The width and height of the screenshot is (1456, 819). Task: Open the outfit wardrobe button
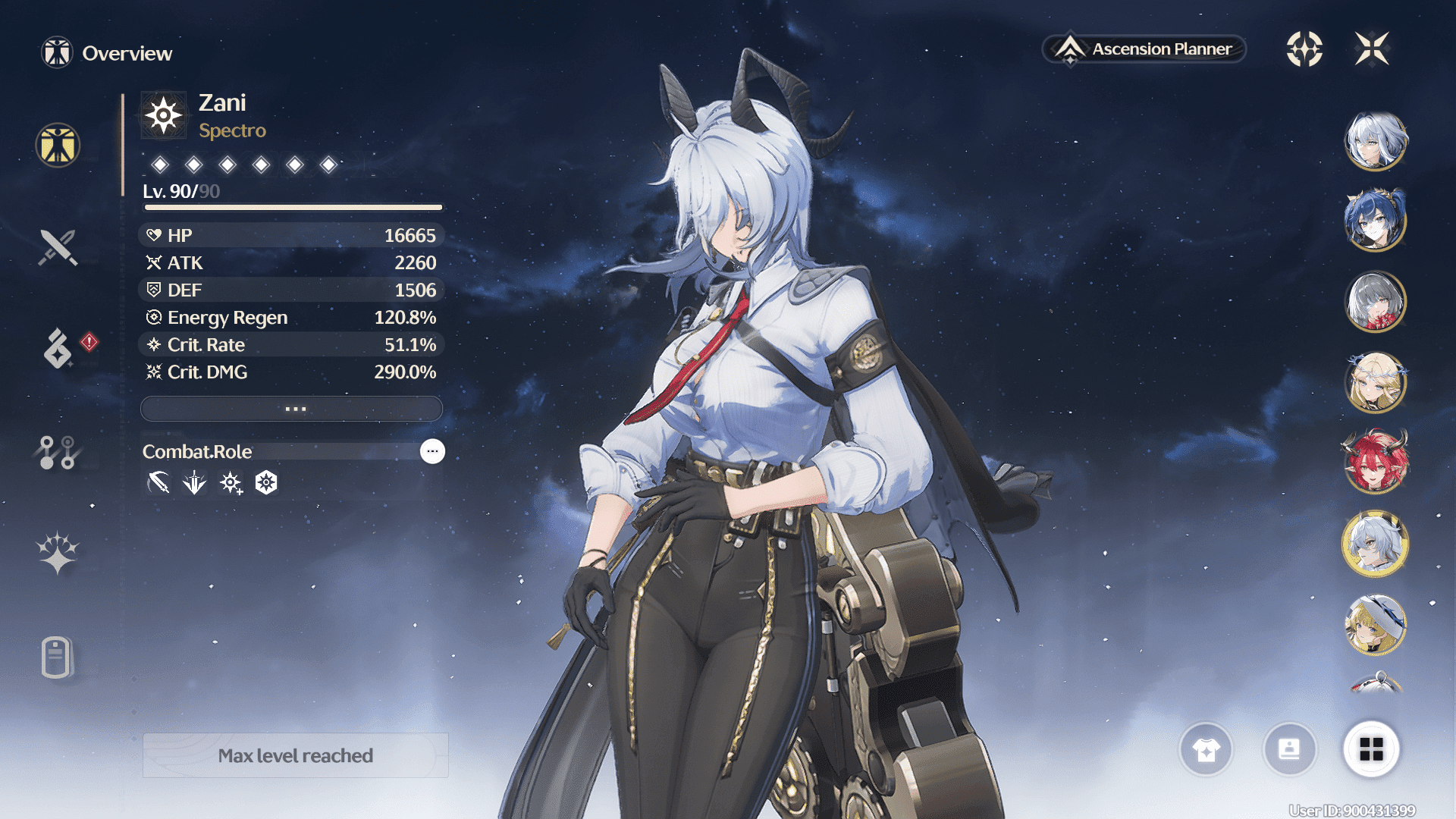1206,749
